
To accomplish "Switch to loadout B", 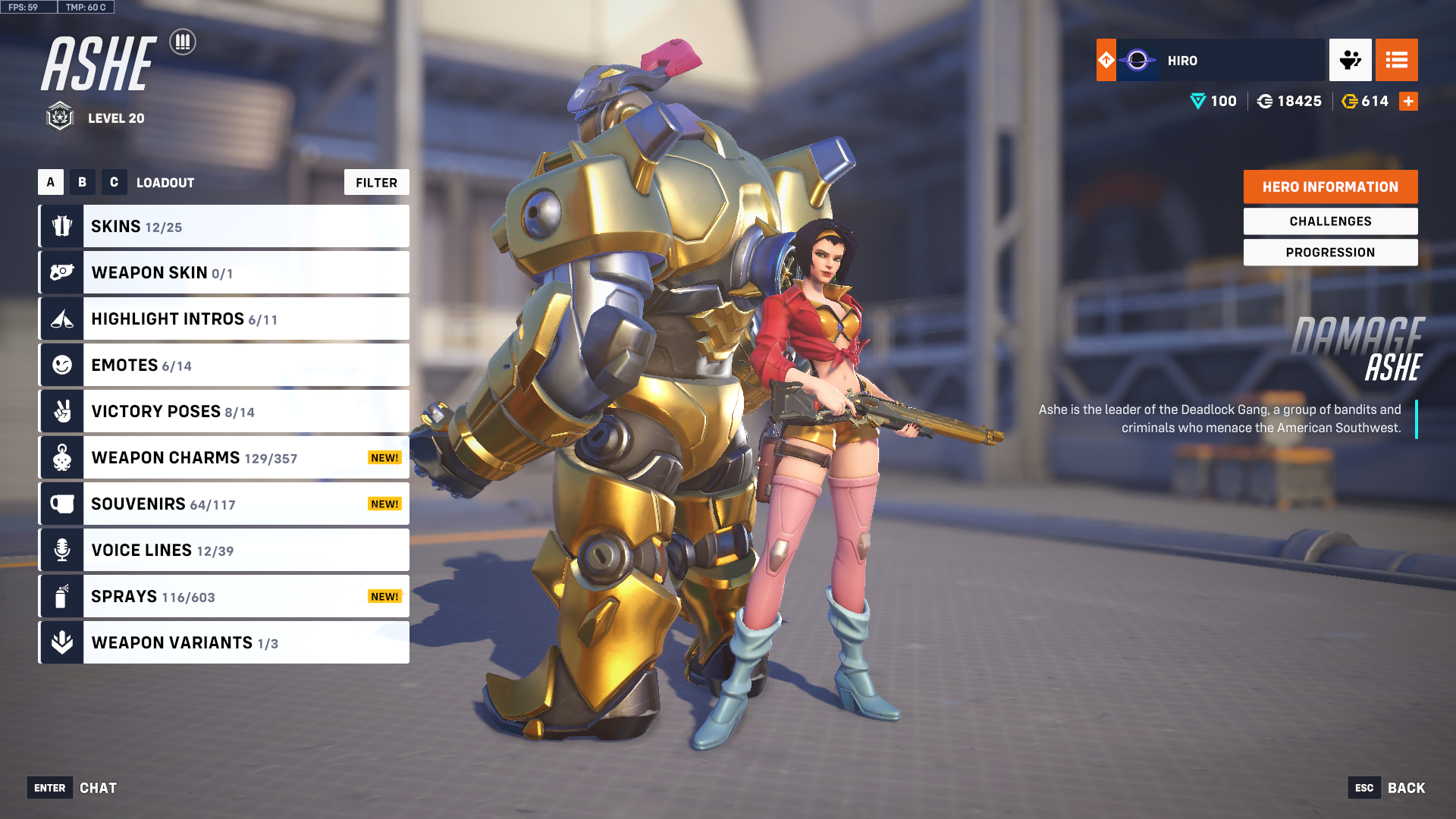I will point(83,183).
